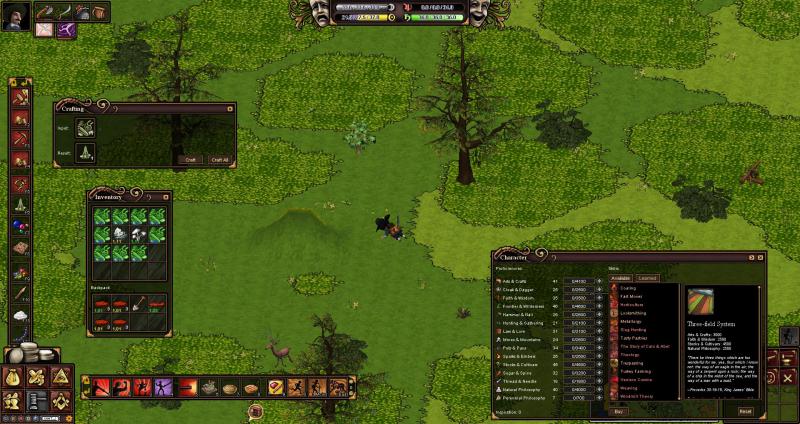800x424 pixels.
Task: Select the pickaxe tool on side bar
Action: (x=20, y=139)
